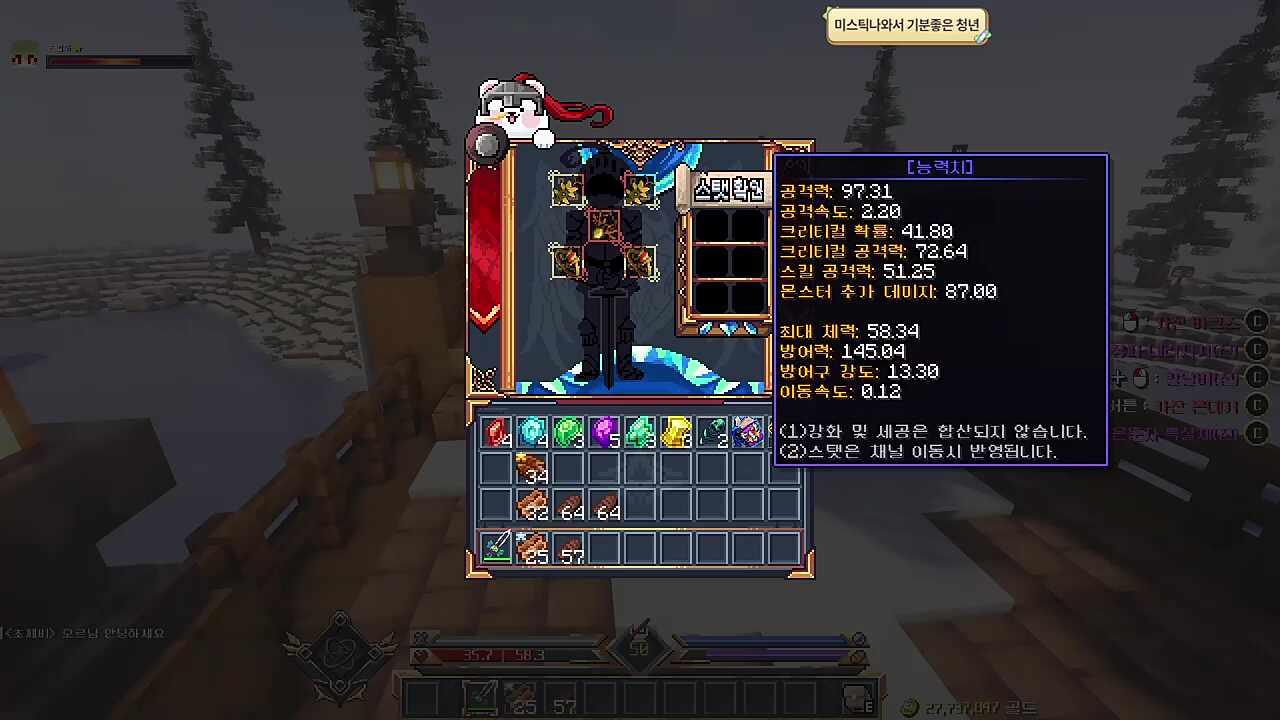
Task: Select the cyan gem stack
Action: (x=533, y=432)
